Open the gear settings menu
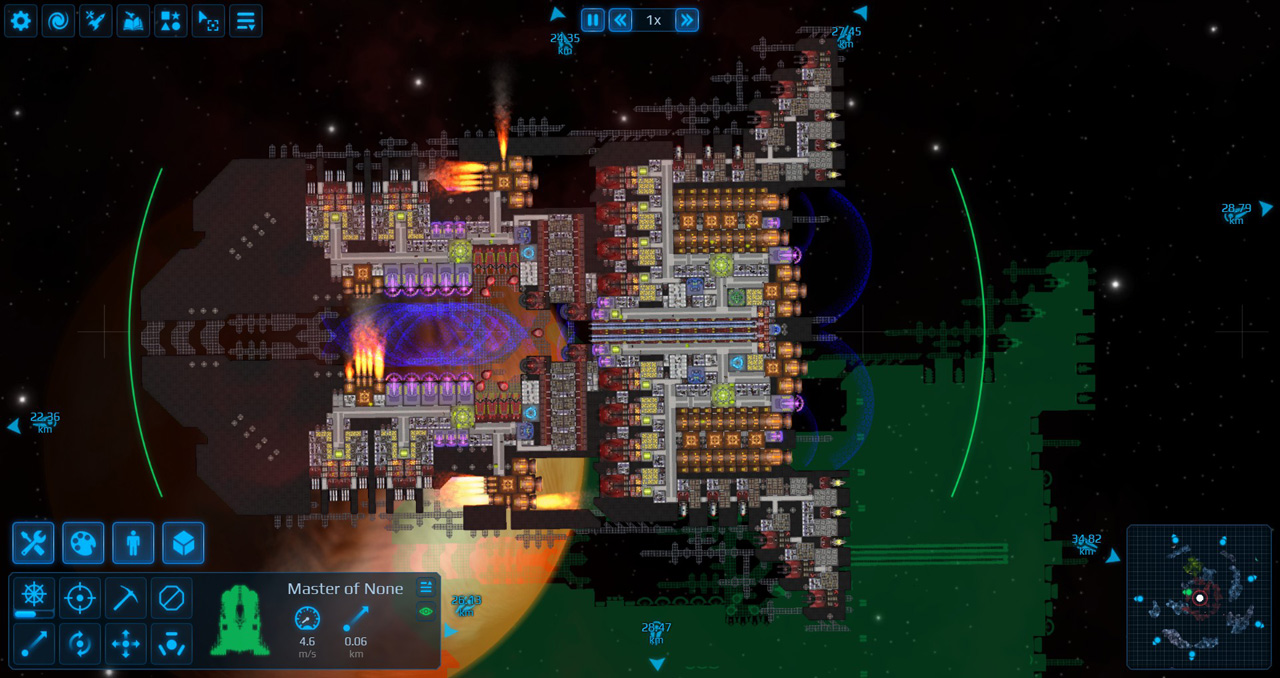The height and width of the screenshot is (678, 1280). coord(21,20)
